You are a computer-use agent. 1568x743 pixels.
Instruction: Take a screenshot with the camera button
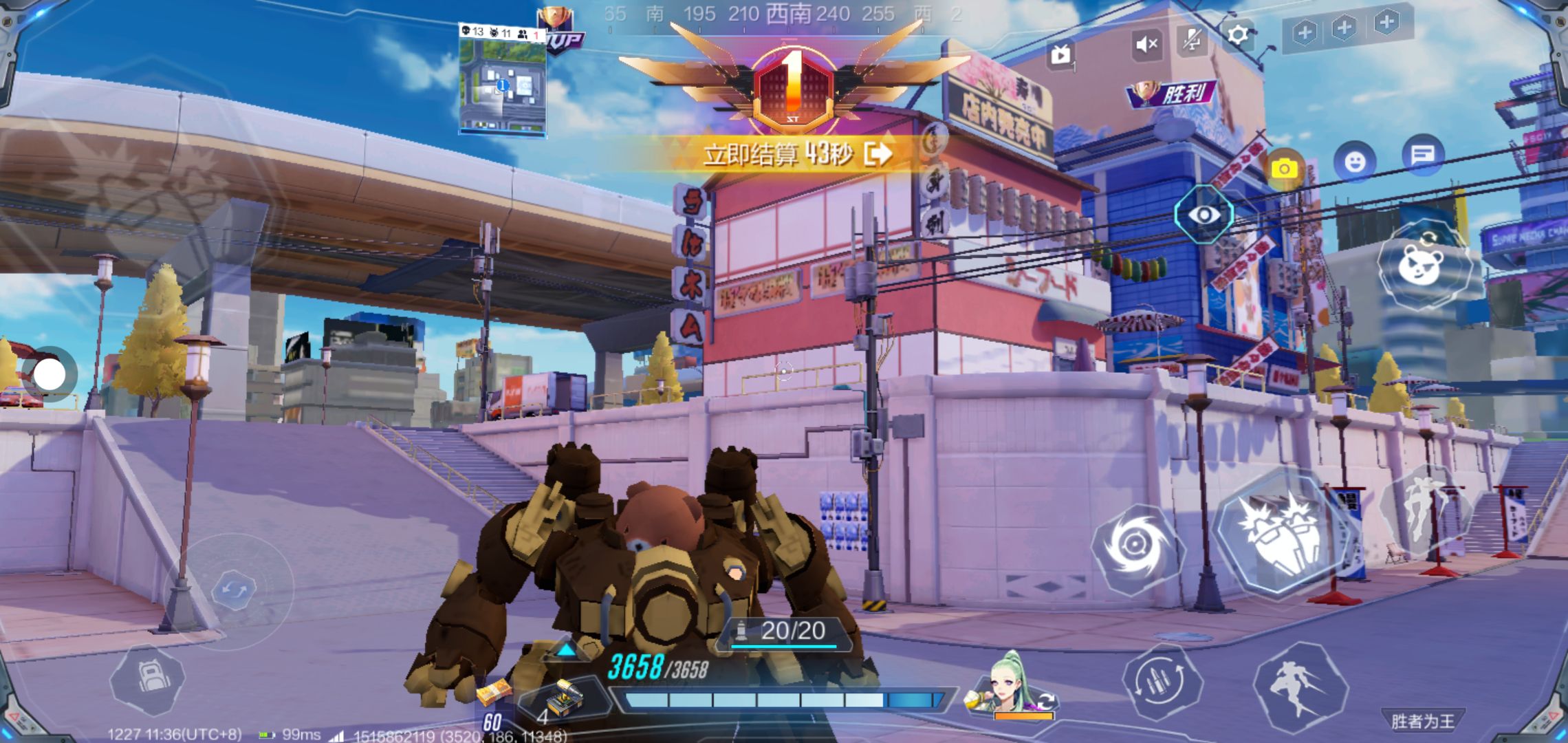(1284, 169)
